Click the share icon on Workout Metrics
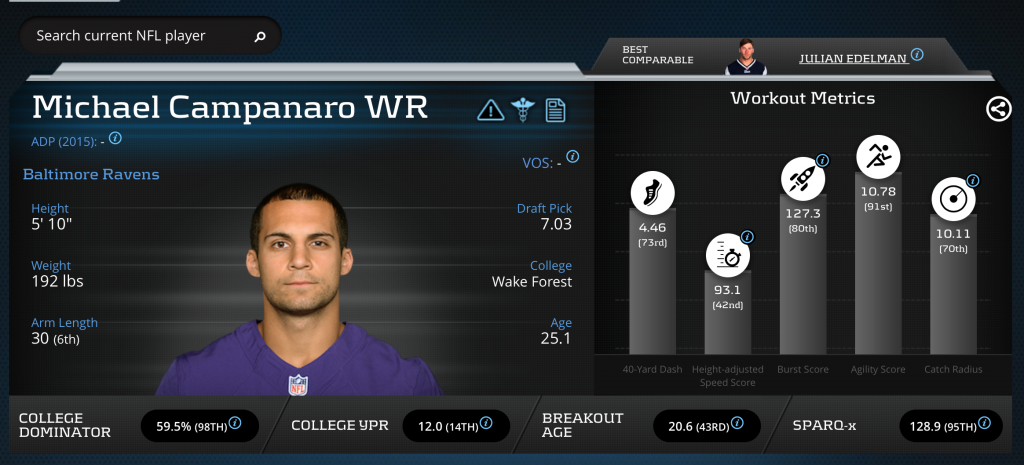 [x=998, y=109]
